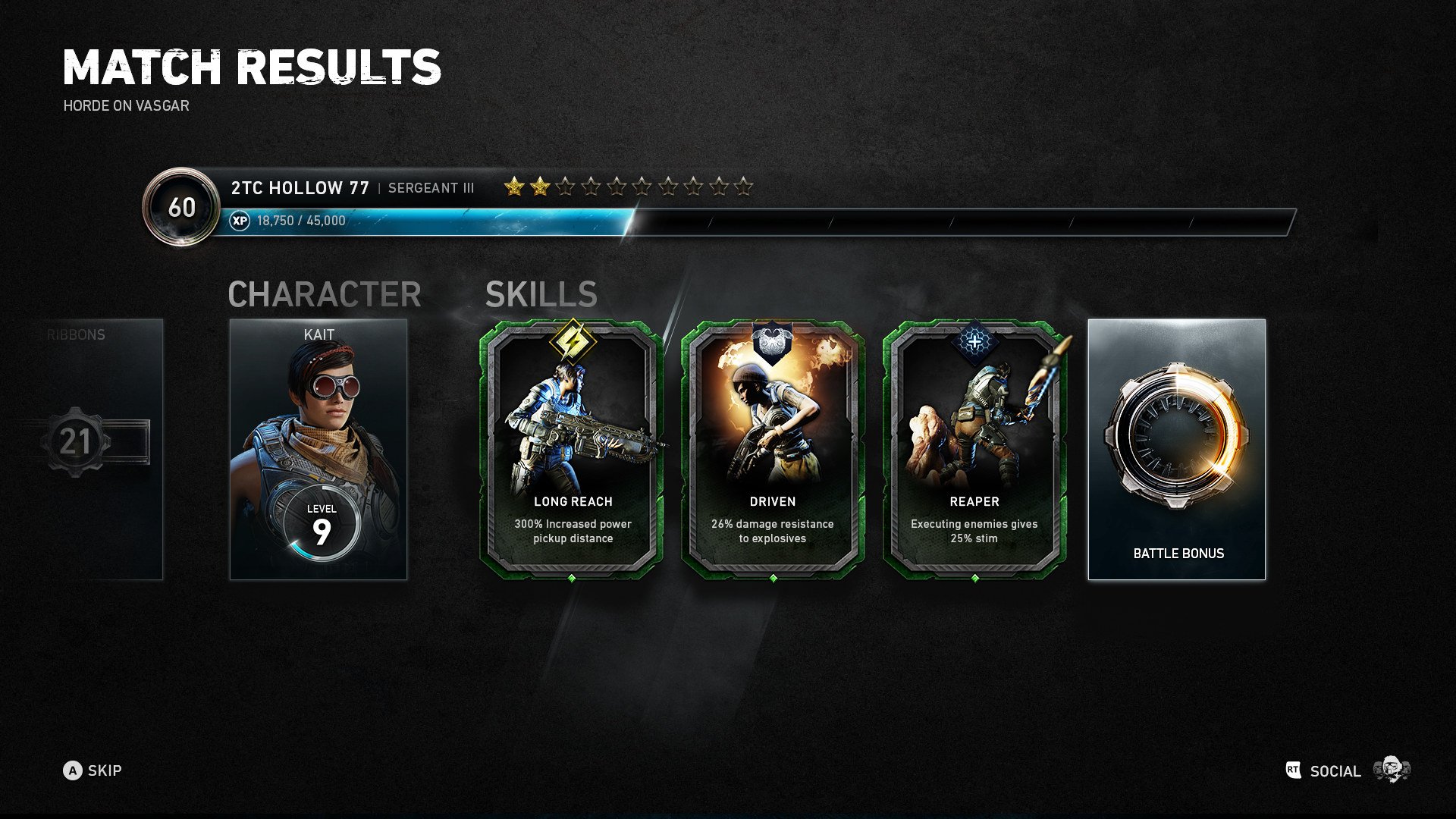Open the Character section header
Image resolution: width=1456 pixels, height=819 pixels.
pos(325,295)
